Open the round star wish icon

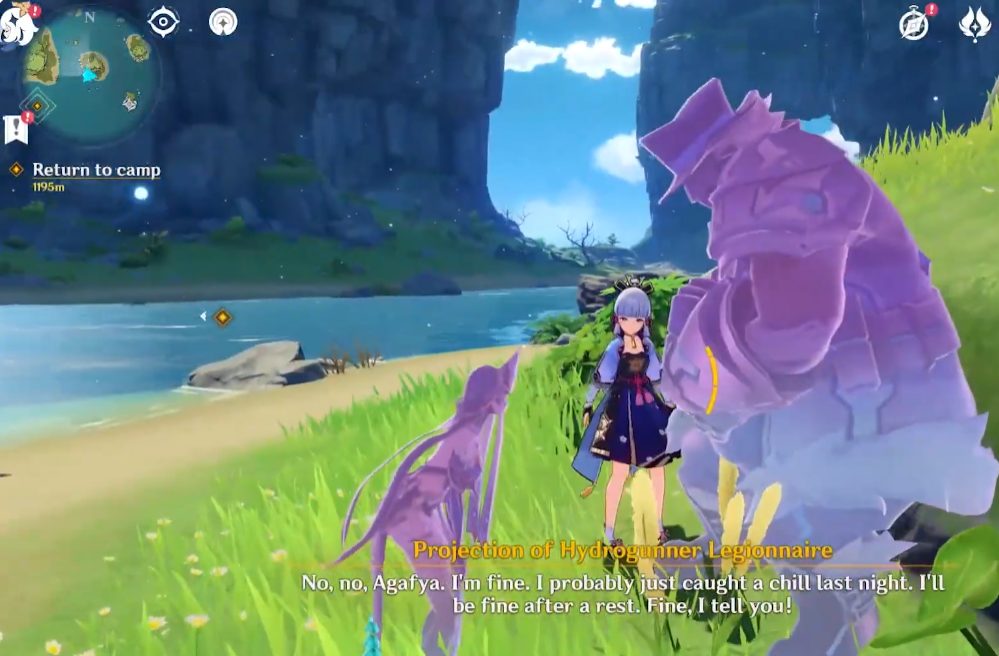[x=223, y=21]
